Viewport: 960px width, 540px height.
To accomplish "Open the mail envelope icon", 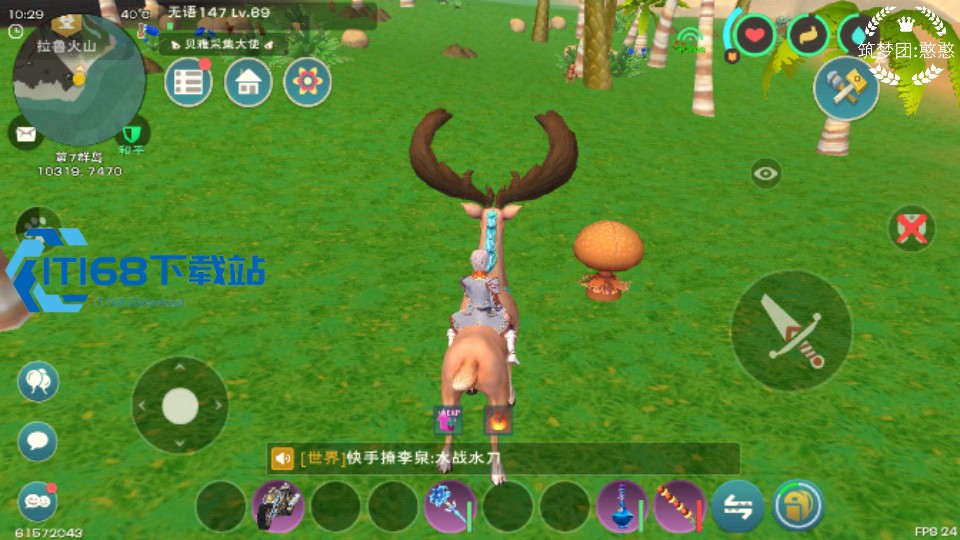I will (24, 132).
